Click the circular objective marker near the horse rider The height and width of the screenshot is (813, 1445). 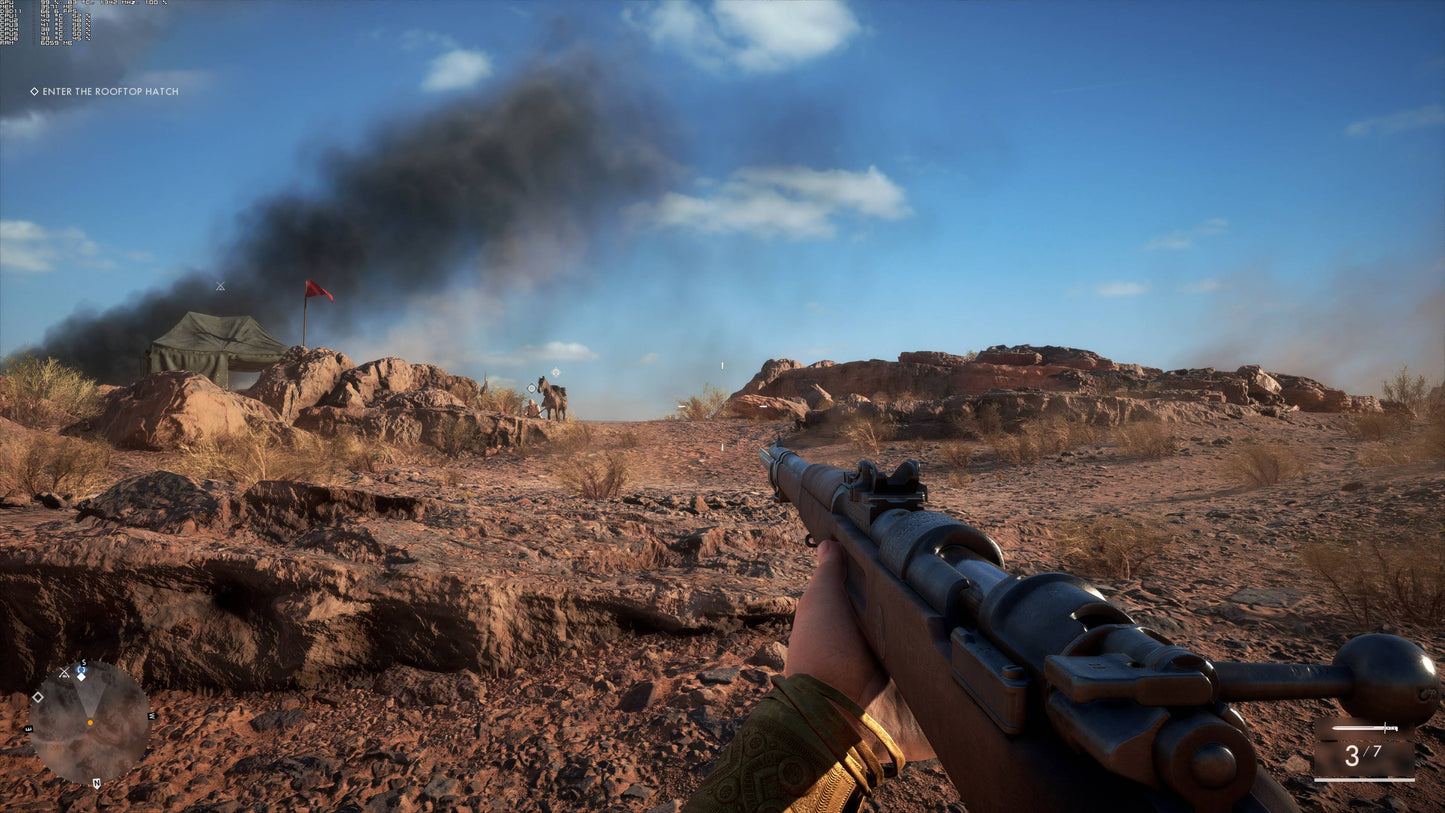click(530, 386)
